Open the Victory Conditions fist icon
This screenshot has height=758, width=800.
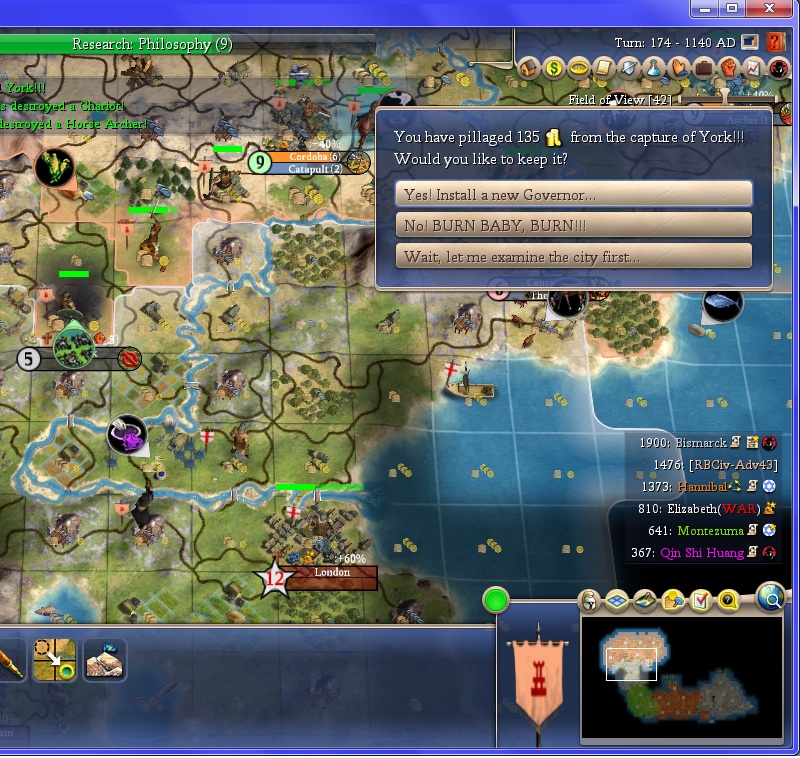[729, 68]
